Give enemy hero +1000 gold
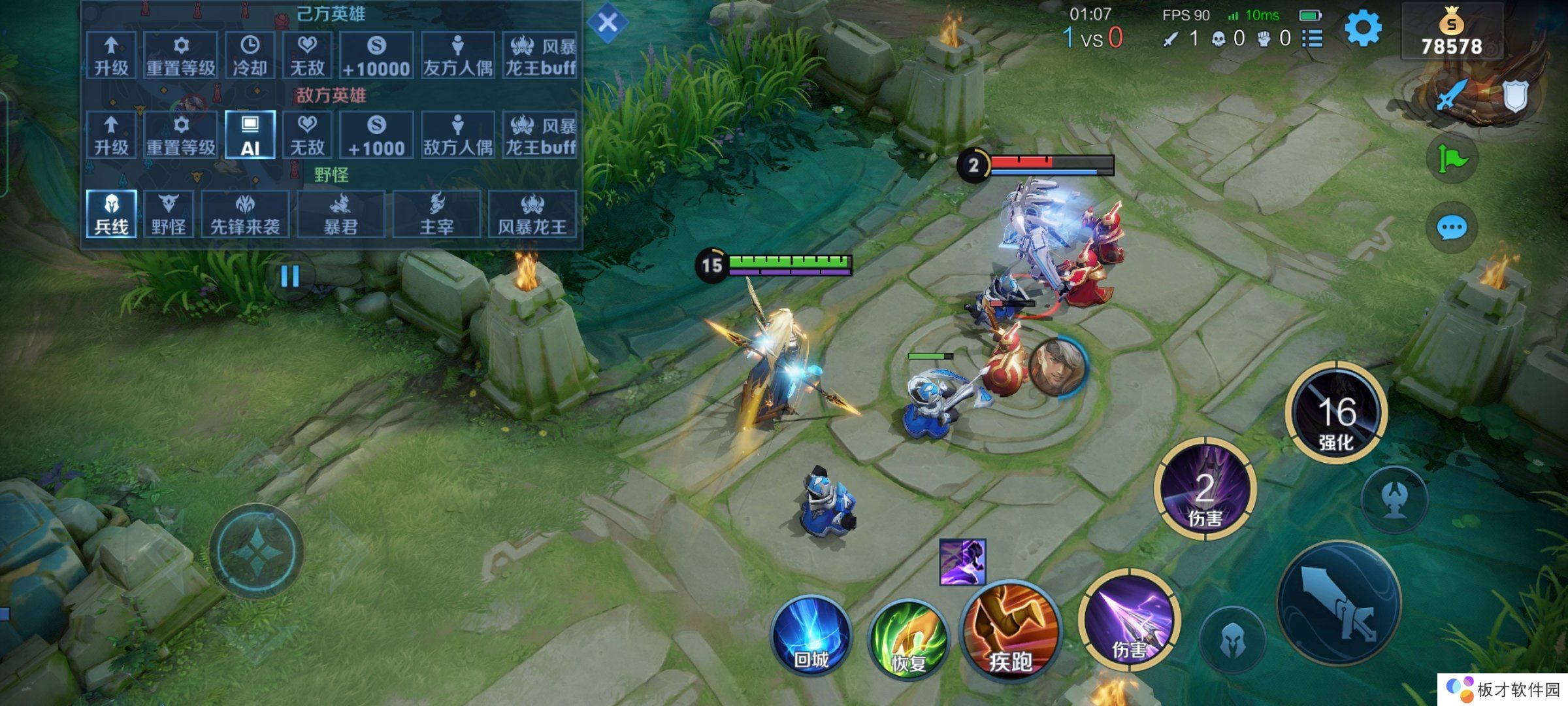Image resolution: width=1568 pixels, height=706 pixels. pos(376,135)
